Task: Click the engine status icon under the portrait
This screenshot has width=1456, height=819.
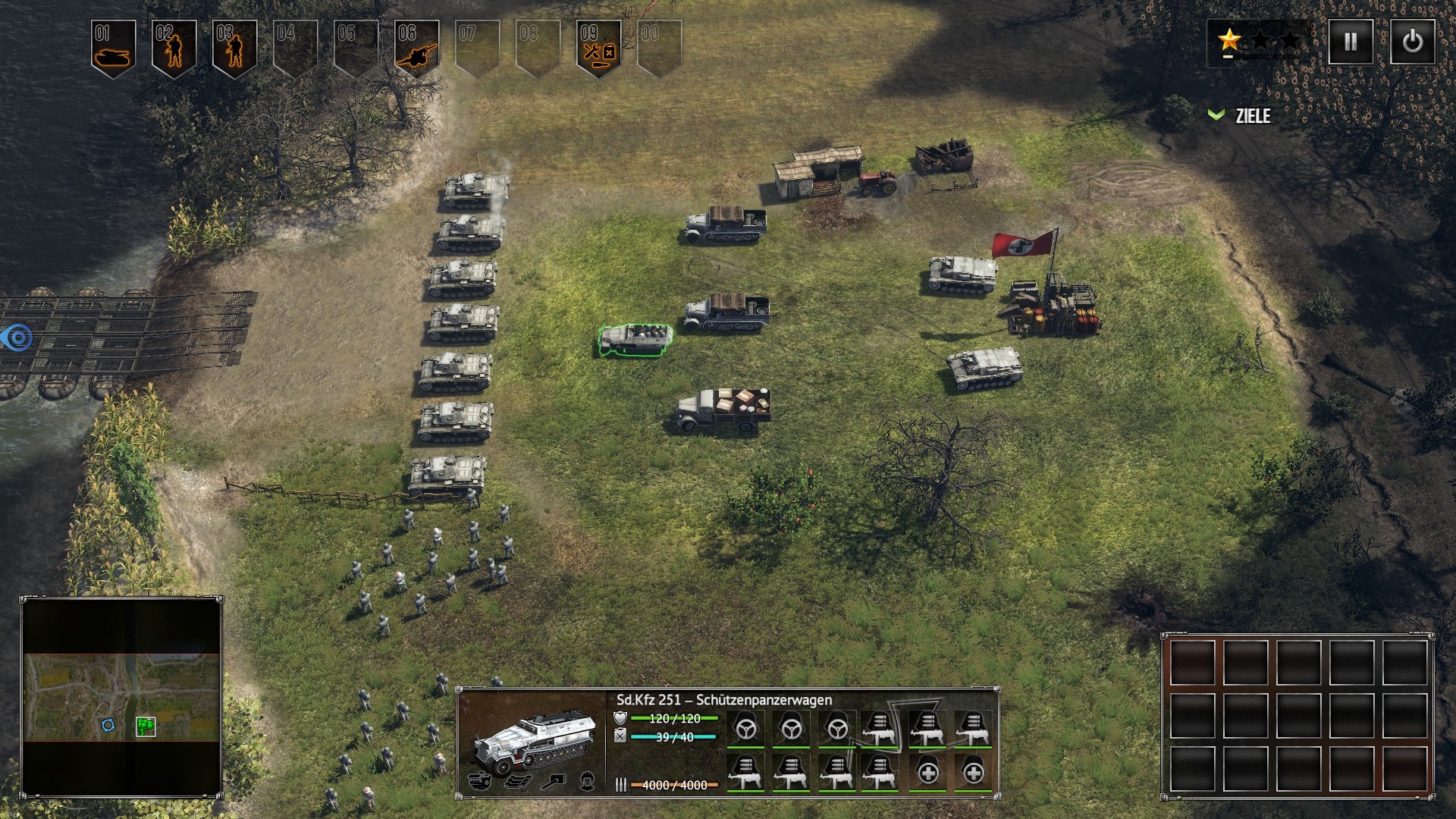Action: tap(480, 780)
